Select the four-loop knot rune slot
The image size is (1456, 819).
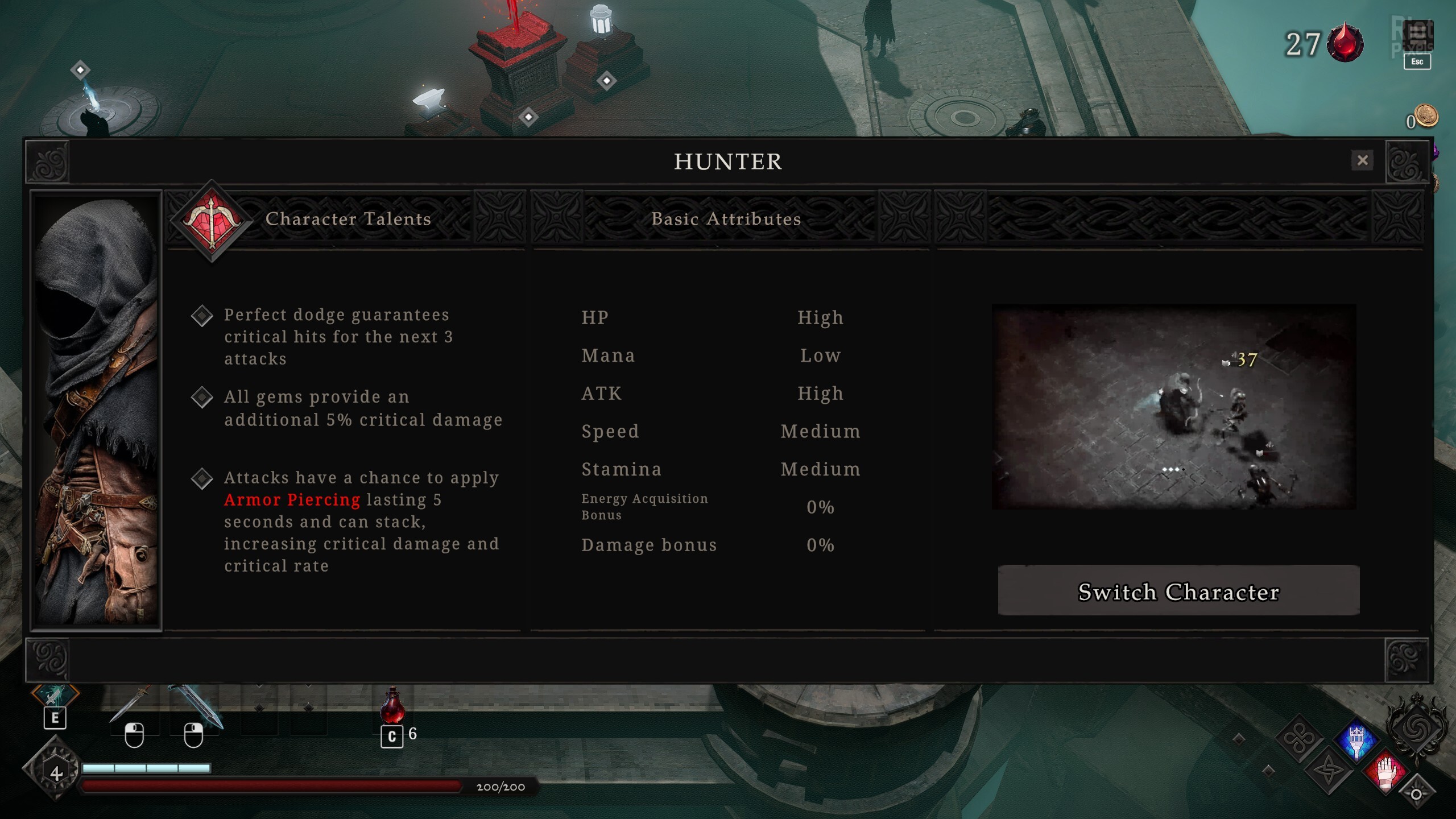pos(1300,739)
